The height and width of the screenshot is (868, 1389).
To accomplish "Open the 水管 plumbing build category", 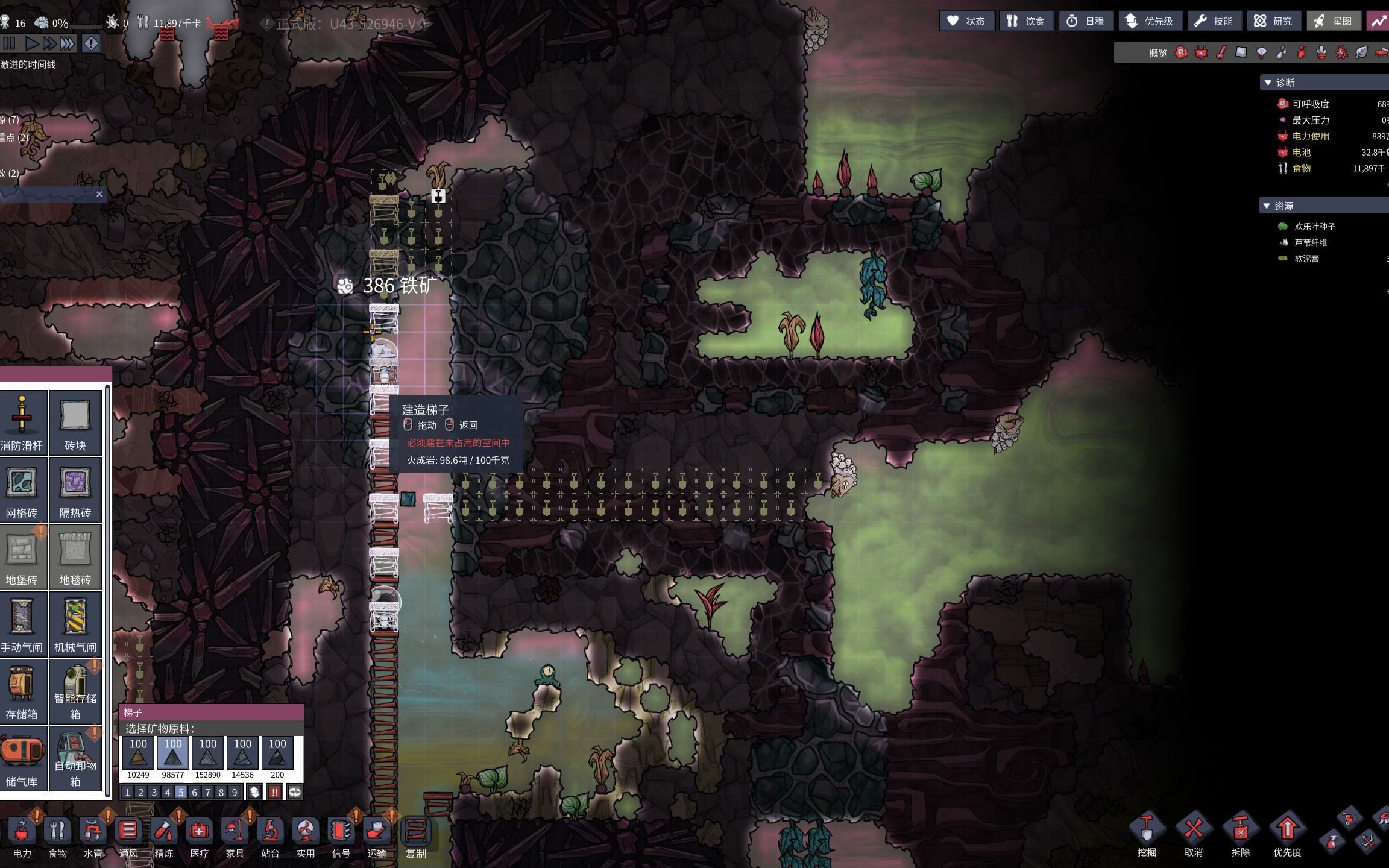I will pos(93,837).
